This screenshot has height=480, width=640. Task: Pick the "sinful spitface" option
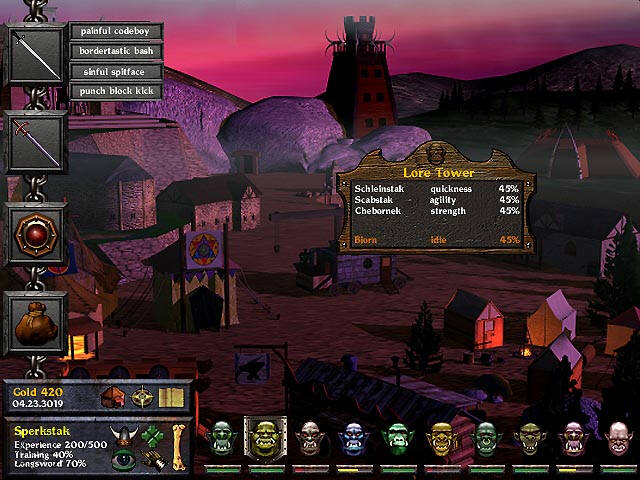116,71
